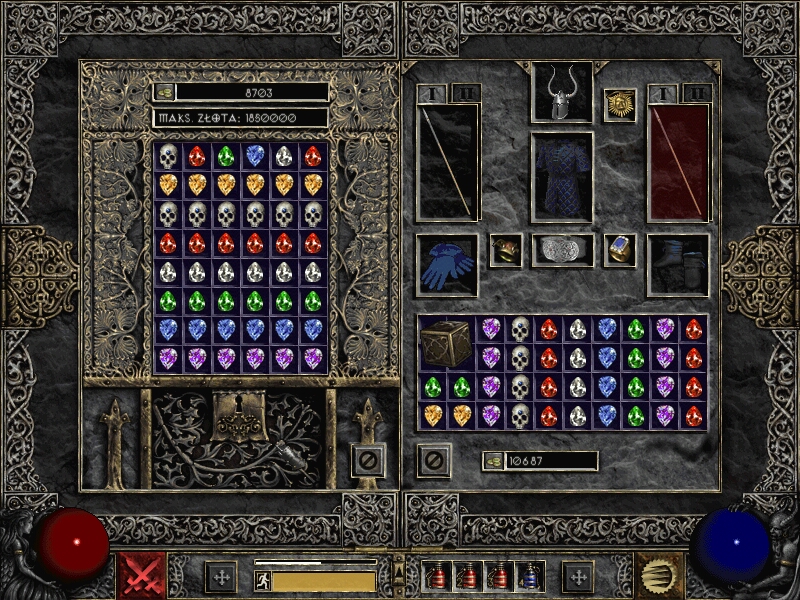Close the inventory panel
This screenshot has width=800, height=600.
[x=434, y=461]
